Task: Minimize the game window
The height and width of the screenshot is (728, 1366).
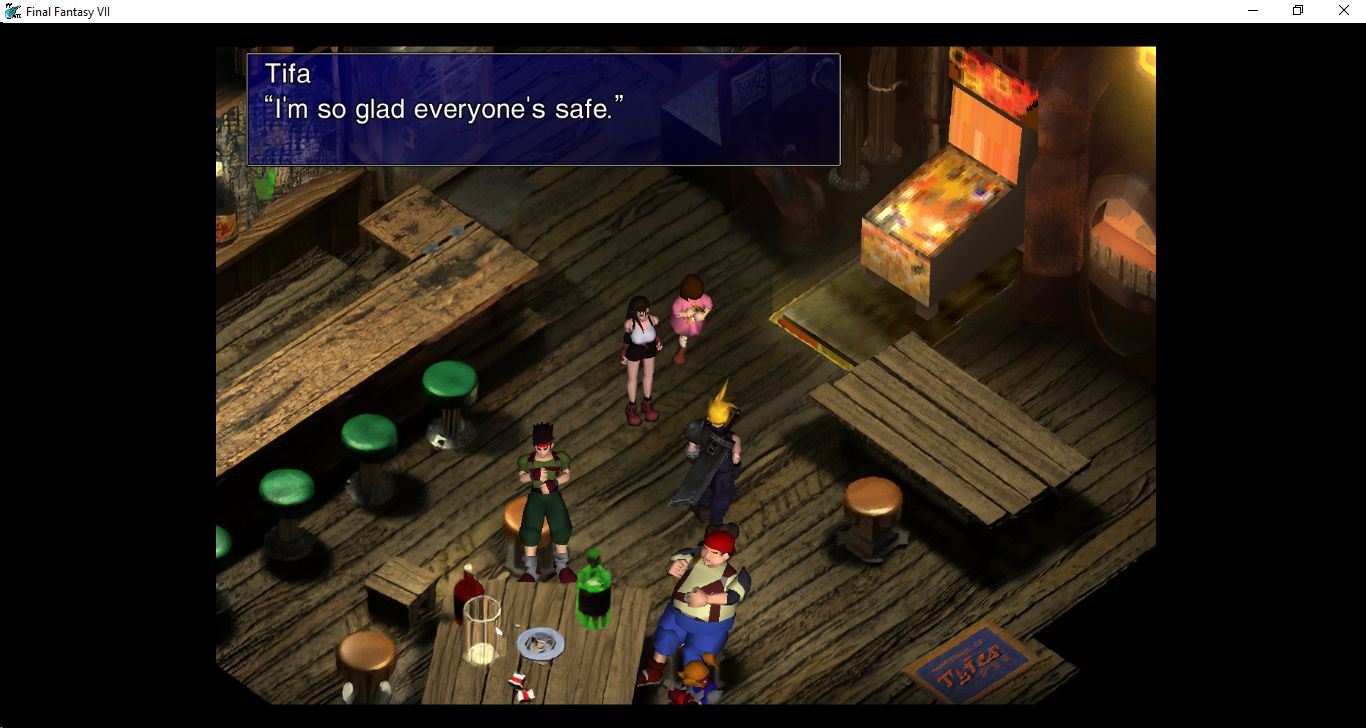Action: (1253, 11)
